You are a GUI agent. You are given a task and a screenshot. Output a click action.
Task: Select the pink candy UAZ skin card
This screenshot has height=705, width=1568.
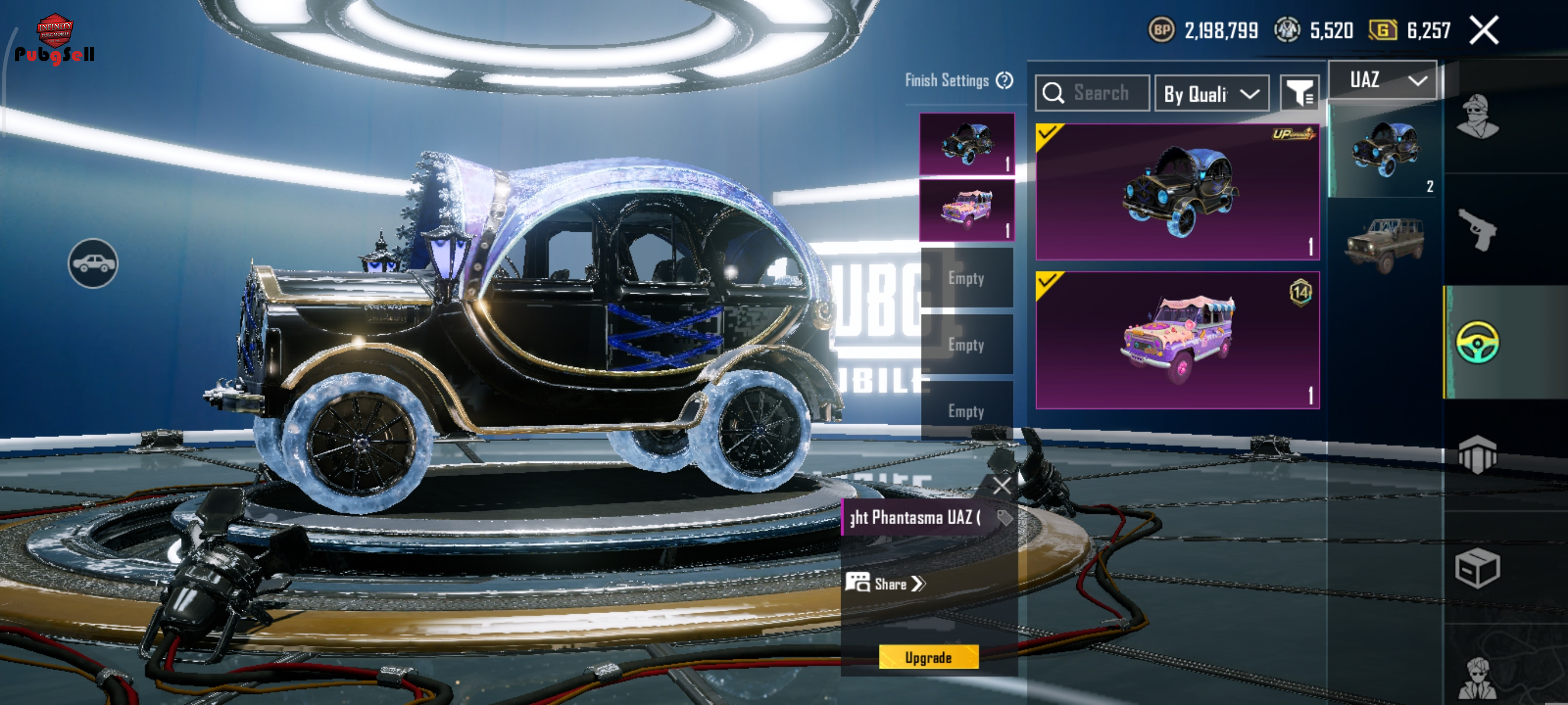[x=1177, y=340]
